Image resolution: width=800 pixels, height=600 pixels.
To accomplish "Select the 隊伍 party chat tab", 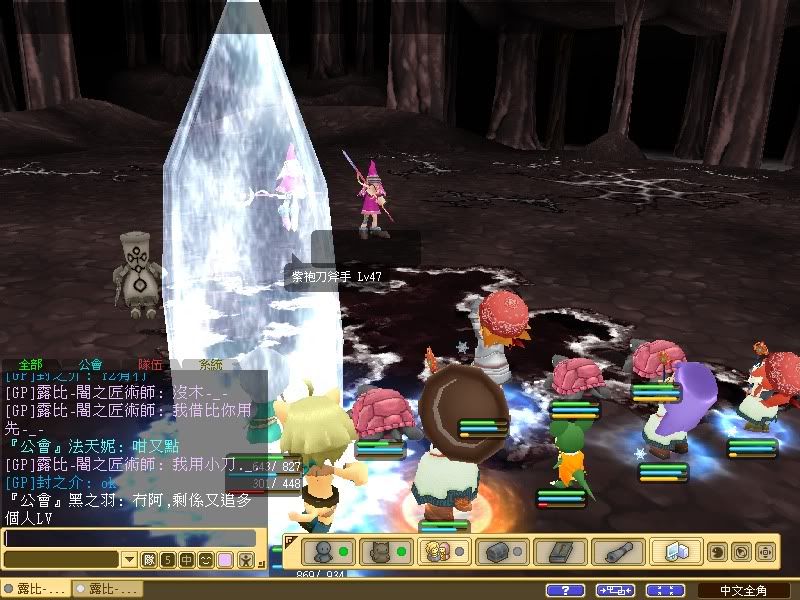I will [x=151, y=366].
